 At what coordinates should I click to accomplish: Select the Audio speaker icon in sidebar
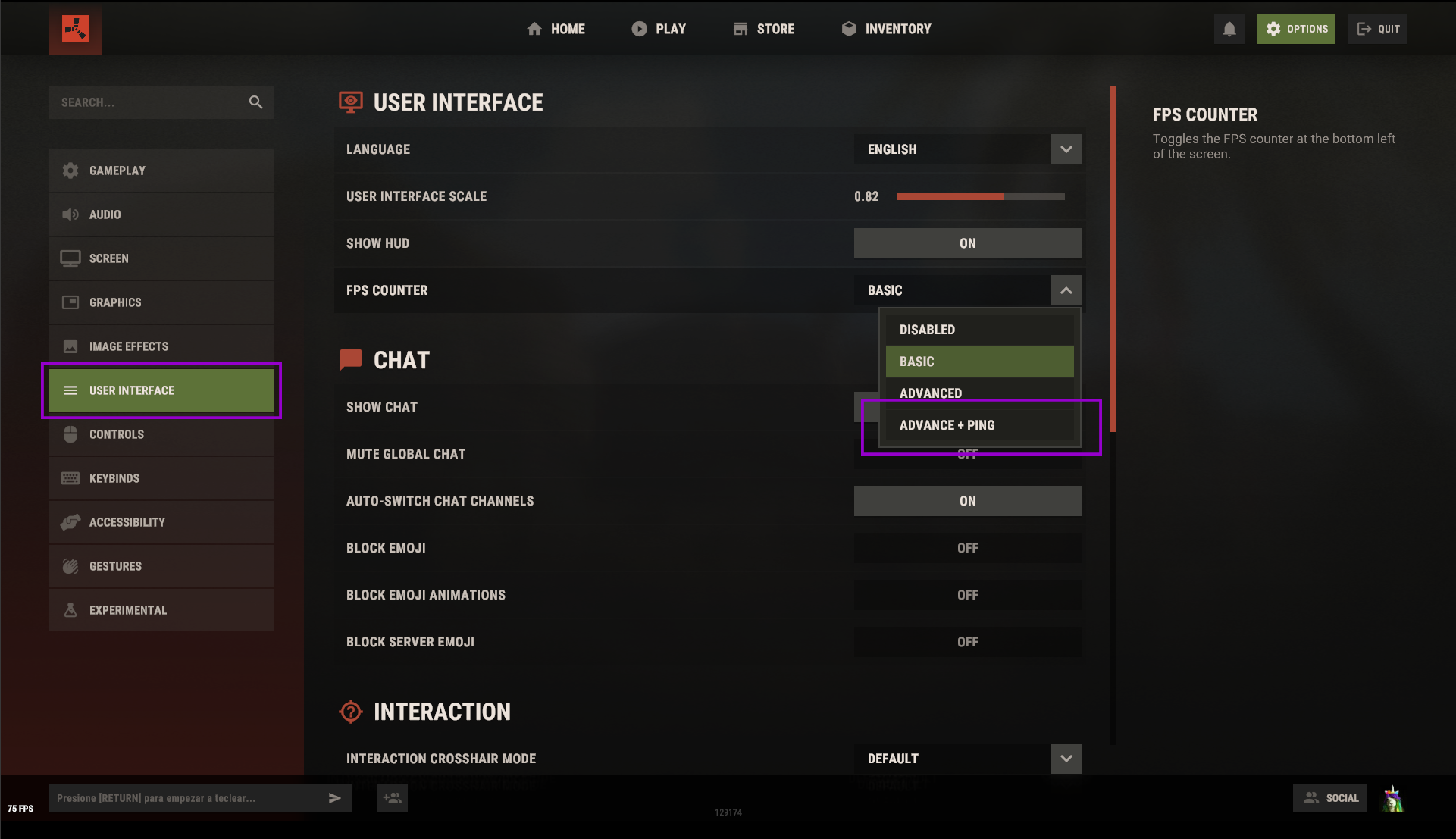[70, 214]
